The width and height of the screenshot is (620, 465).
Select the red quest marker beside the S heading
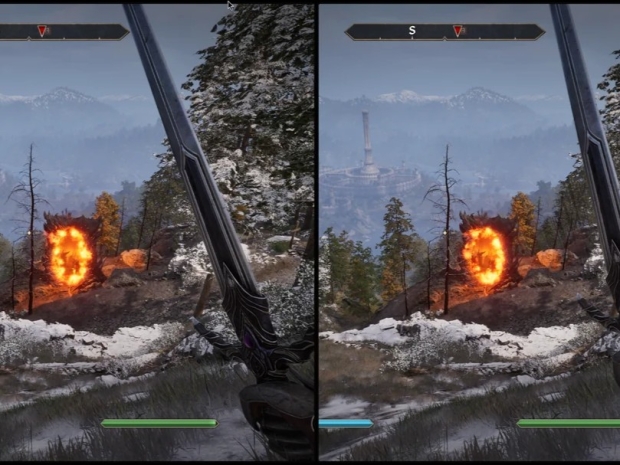pyautogui.click(x=459, y=32)
